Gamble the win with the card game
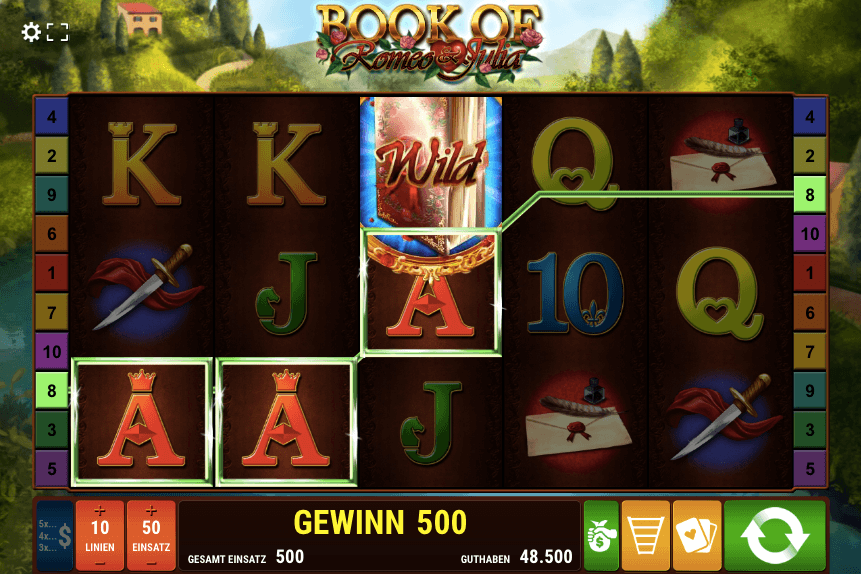 click(696, 535)
